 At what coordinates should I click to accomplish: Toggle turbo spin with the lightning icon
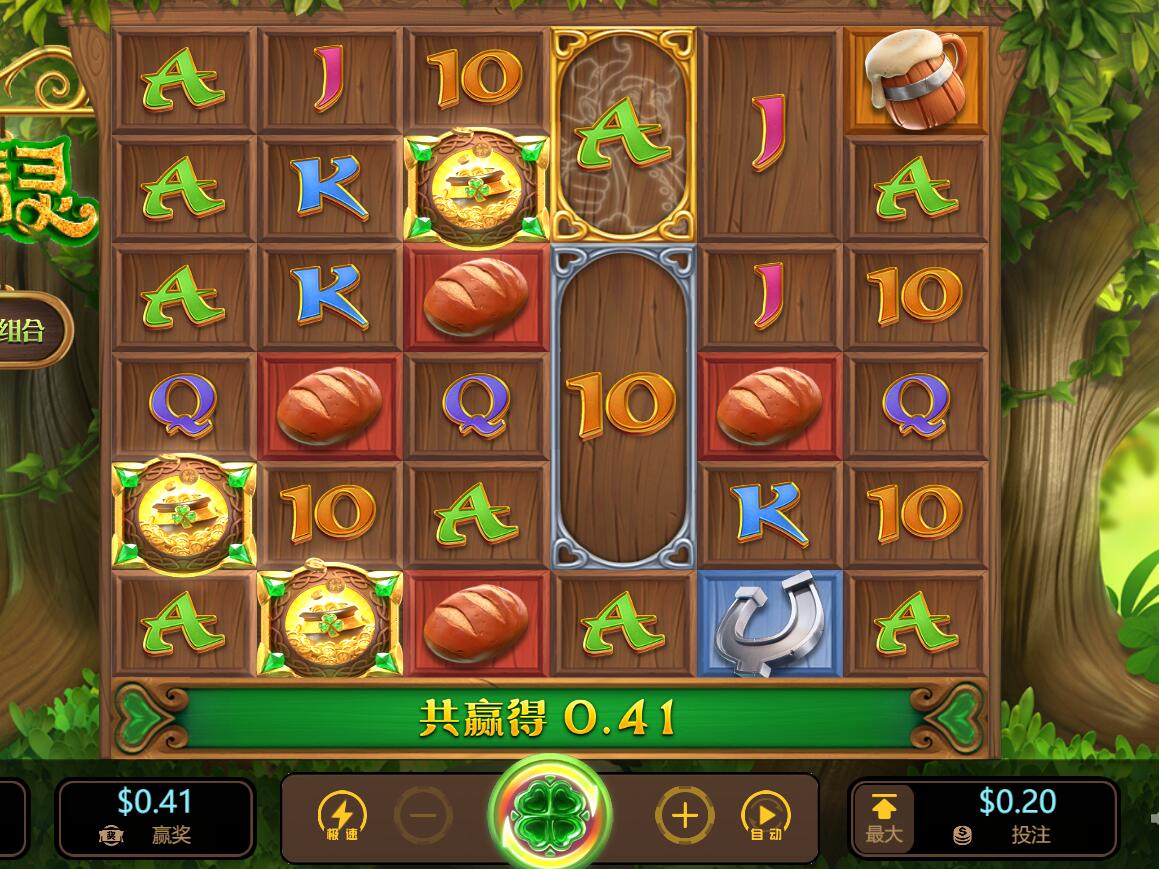point(342,816)
